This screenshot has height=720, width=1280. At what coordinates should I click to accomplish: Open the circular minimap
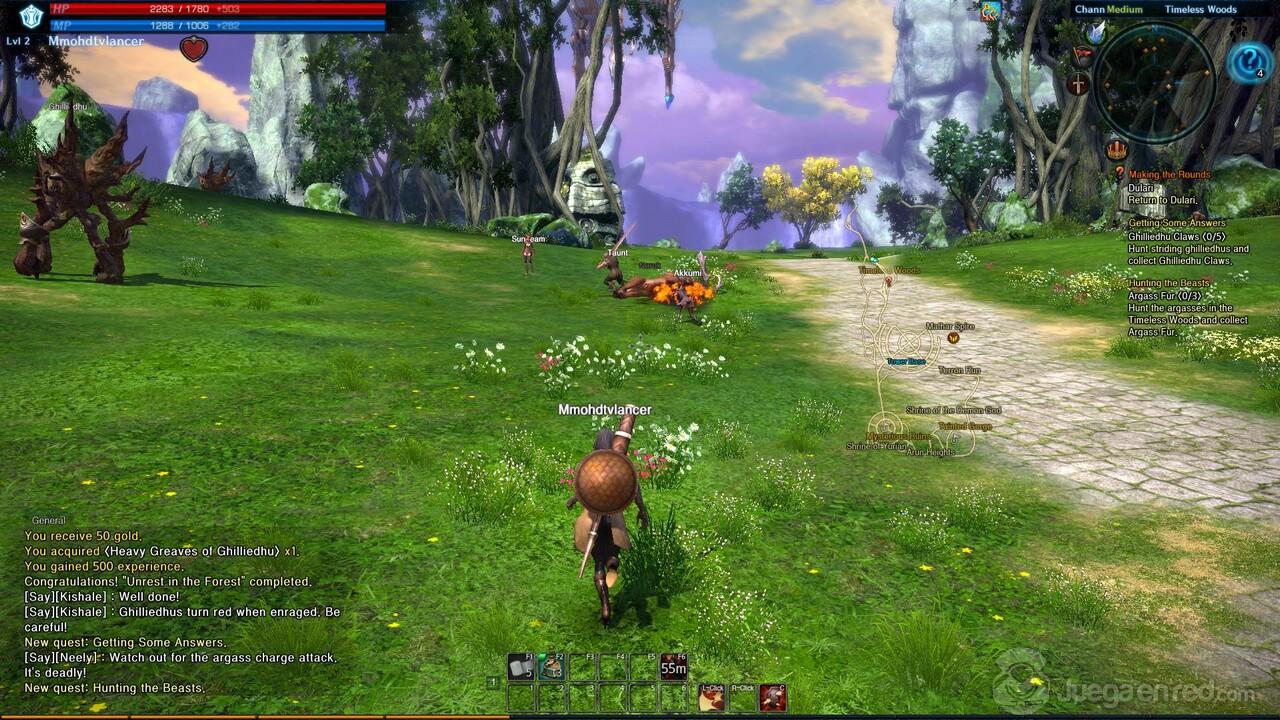(1154, 83)
